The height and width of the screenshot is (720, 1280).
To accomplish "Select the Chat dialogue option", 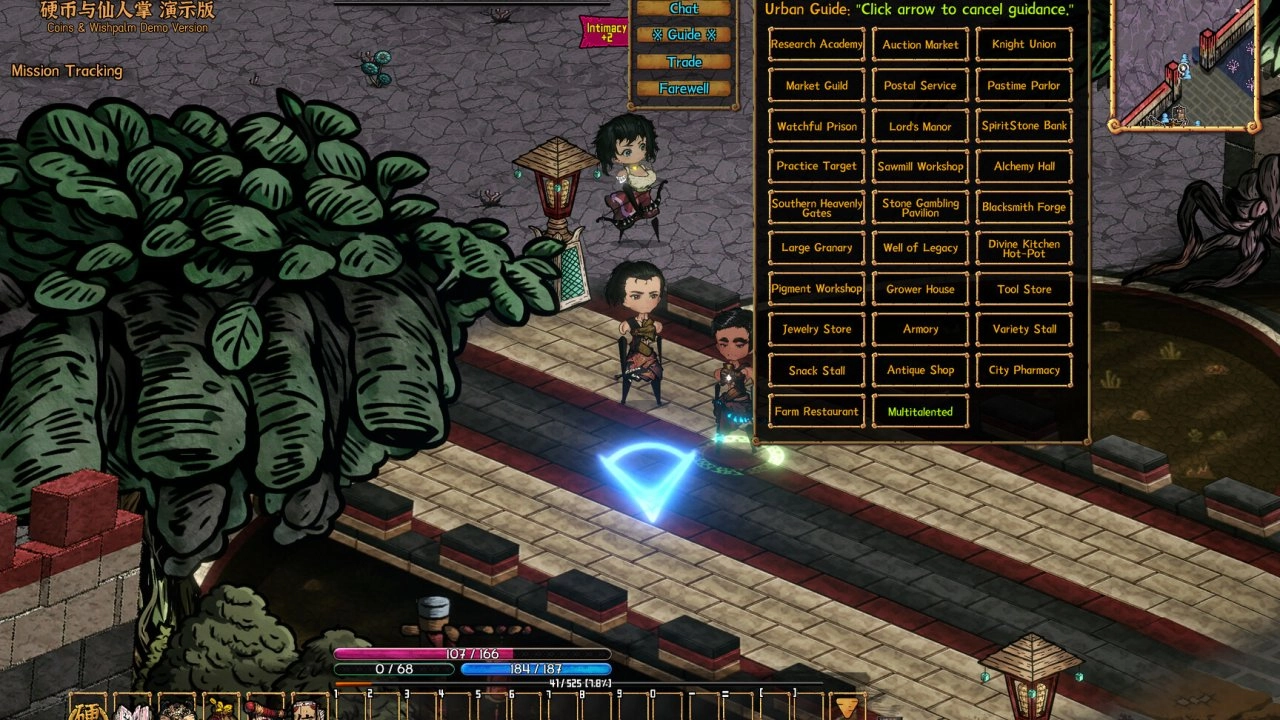I will pyautogui.click(x=684, y=9).
